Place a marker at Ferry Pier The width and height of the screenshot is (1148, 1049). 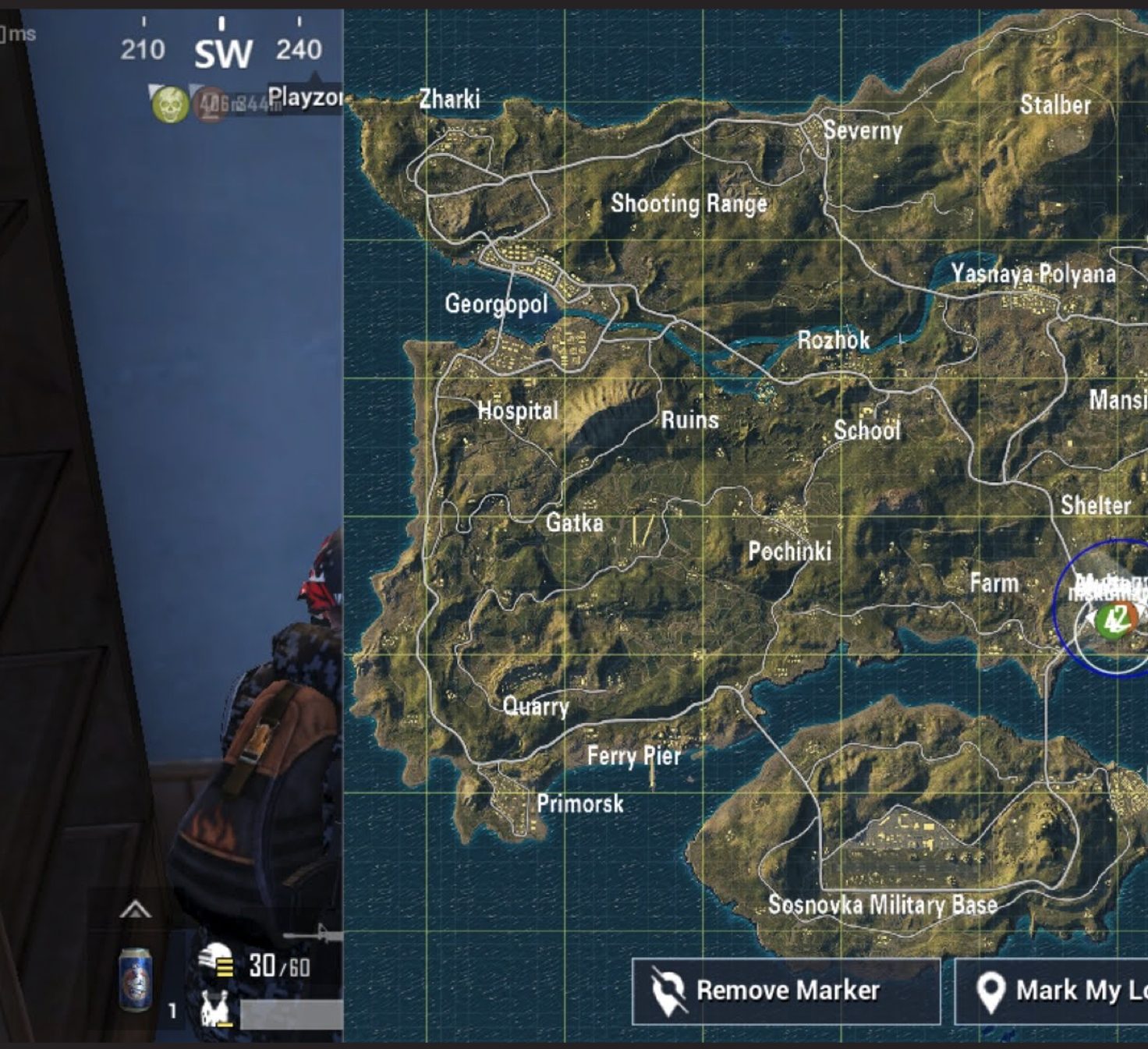[633, 755]
